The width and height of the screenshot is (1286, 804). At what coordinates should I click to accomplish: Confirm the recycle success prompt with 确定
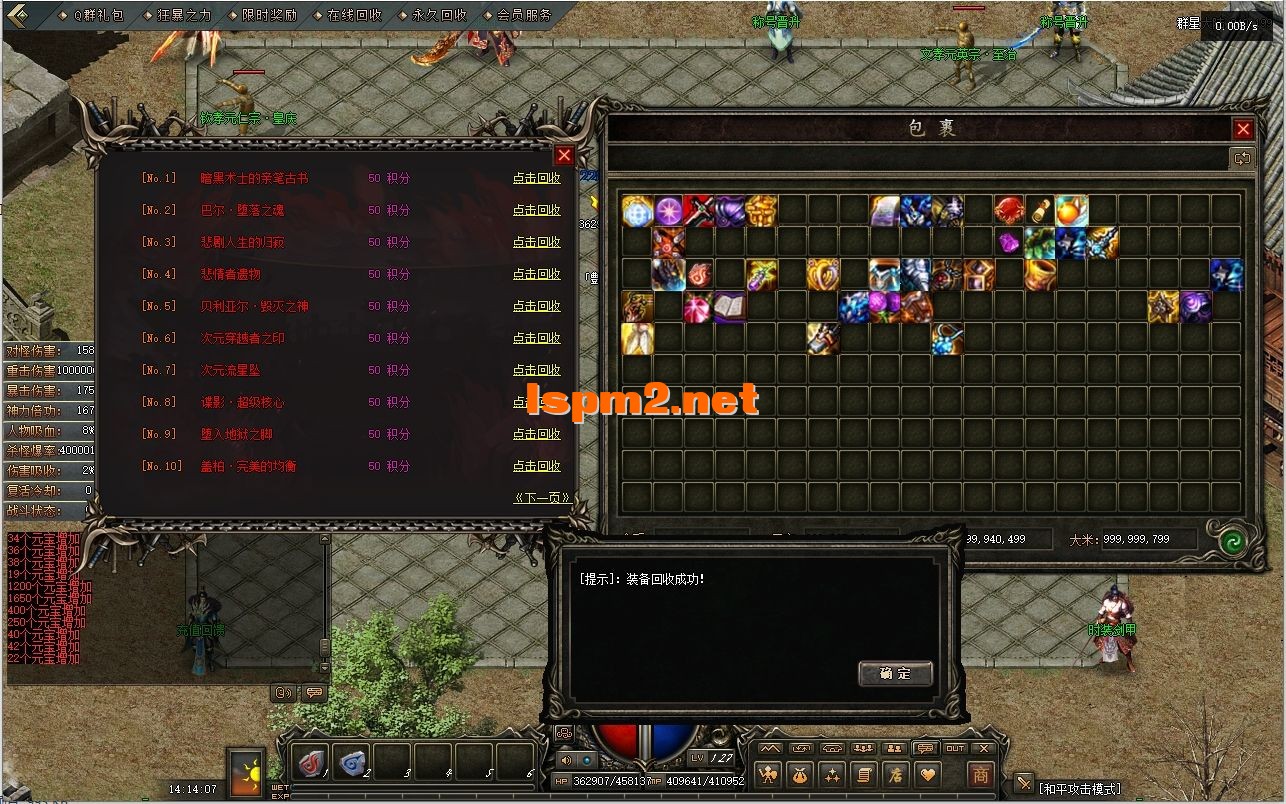coord(895,673)
